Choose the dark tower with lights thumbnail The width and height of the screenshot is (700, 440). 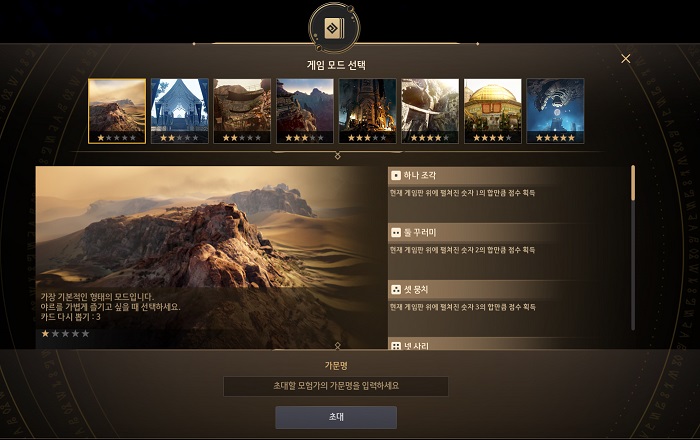click(x=367, y=110)
